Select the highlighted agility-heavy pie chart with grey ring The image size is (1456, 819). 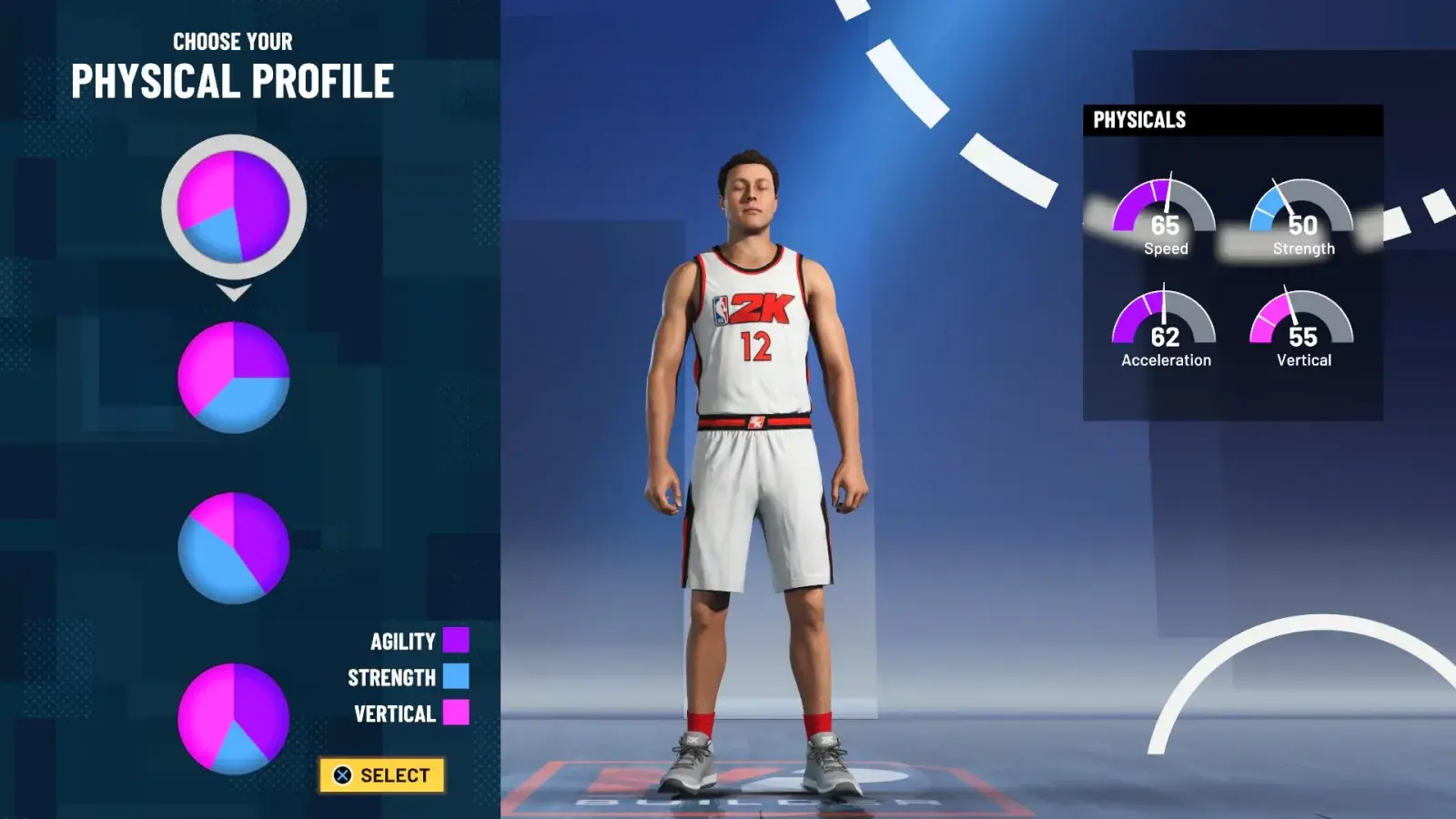[x=234, y=207]
